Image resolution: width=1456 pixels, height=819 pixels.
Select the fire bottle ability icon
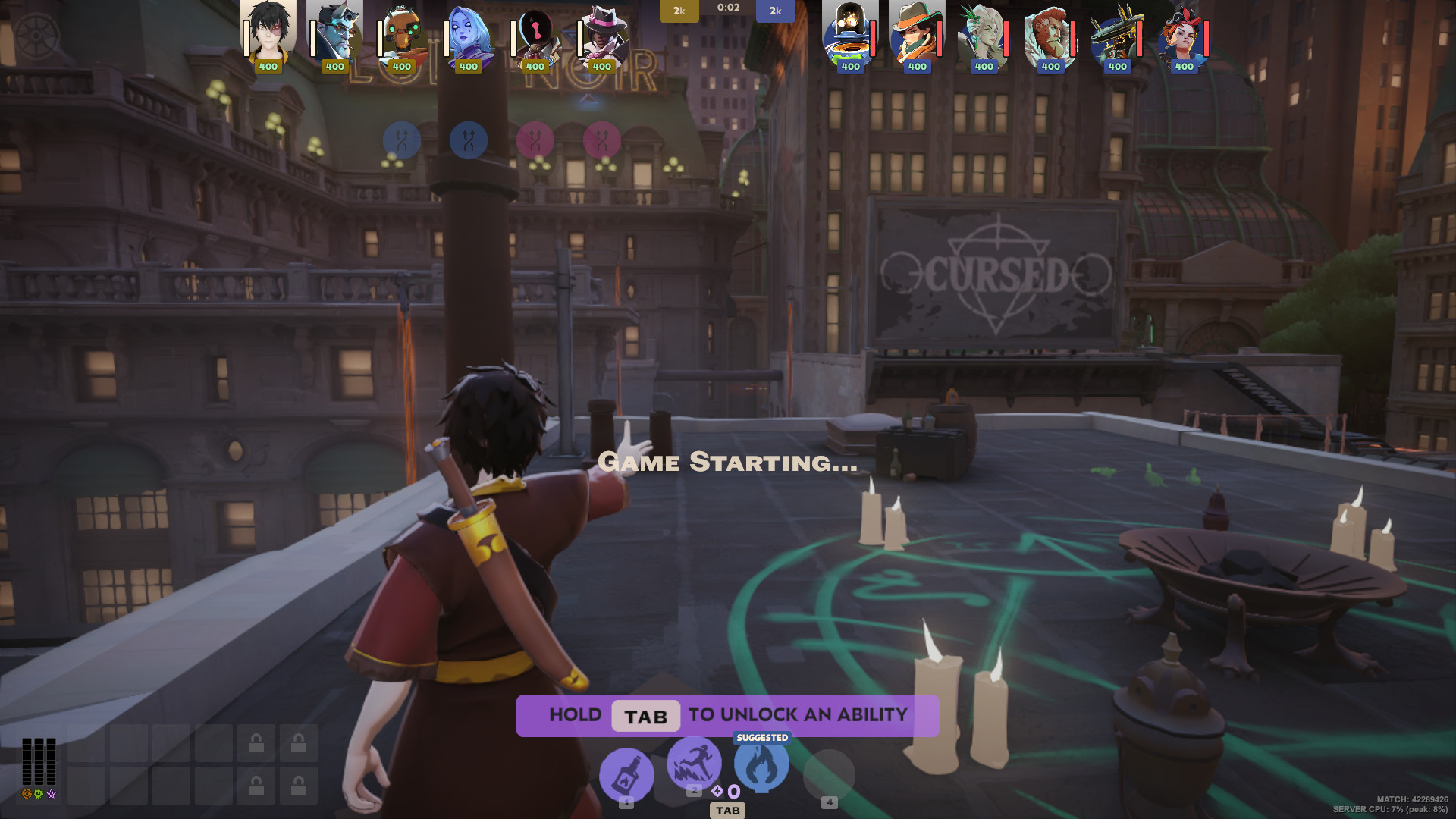tap(627, 771)
